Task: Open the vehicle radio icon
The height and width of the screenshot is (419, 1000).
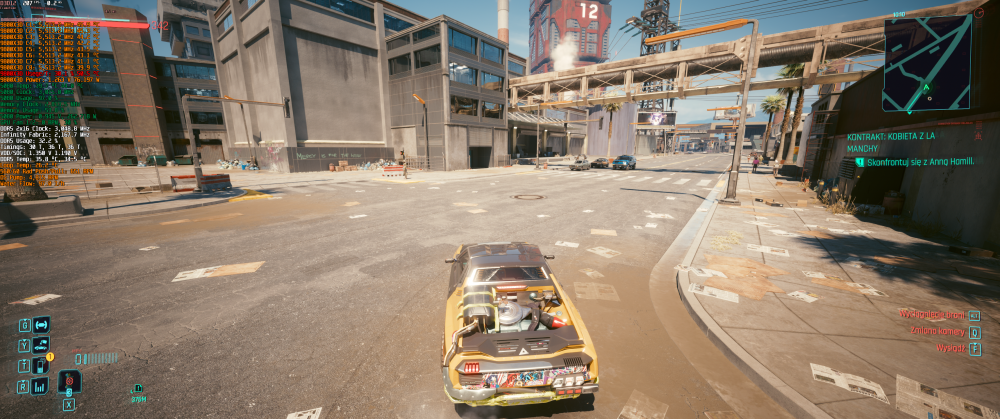Action: [x=41, y=324]
